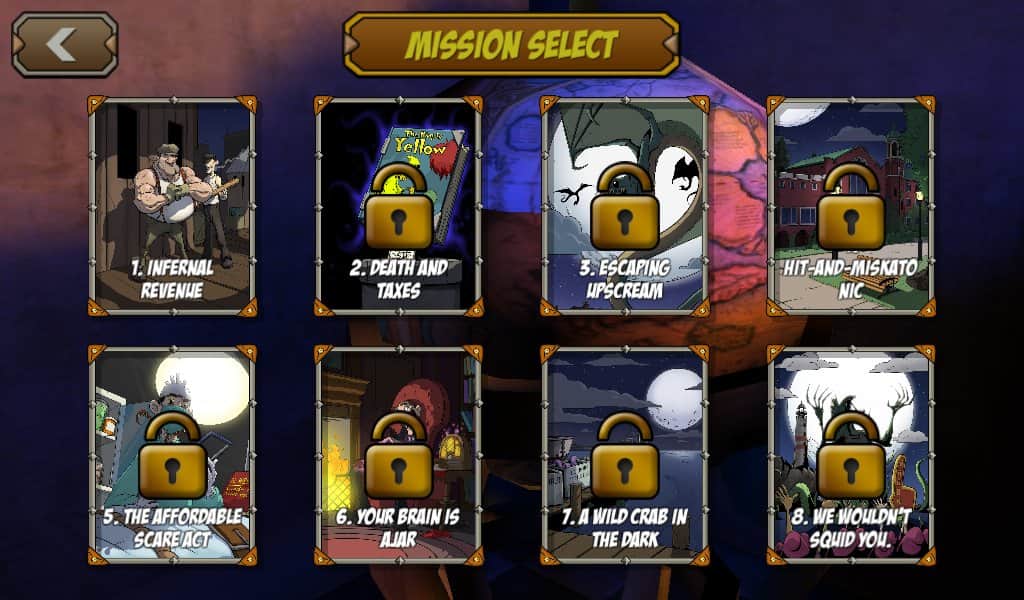Viewport: 1024px width, 600px height.
Task: Open the Escaping Upscream mission tile
Action: pos(625,205)
